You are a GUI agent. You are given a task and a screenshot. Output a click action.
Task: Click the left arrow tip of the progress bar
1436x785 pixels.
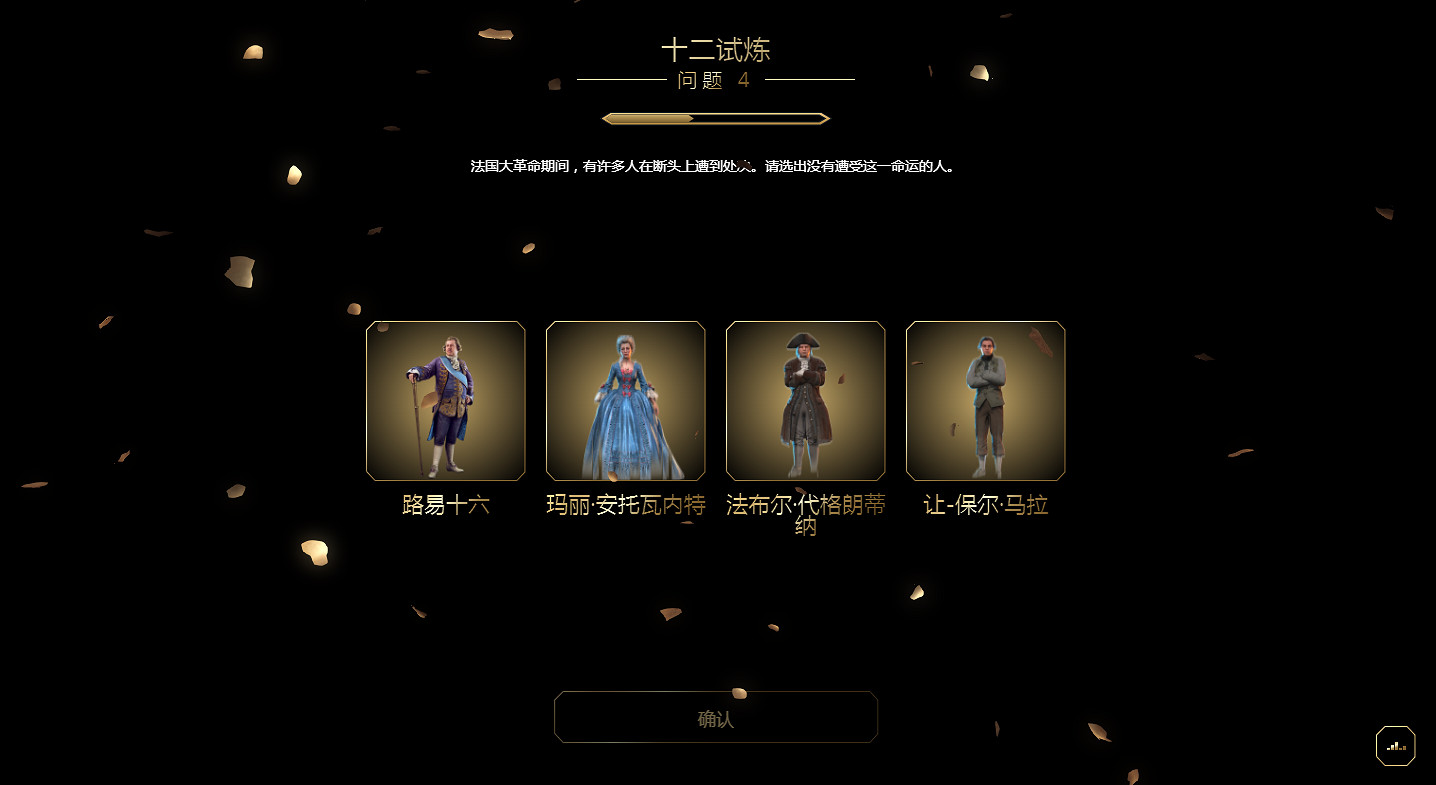[606, 118]
